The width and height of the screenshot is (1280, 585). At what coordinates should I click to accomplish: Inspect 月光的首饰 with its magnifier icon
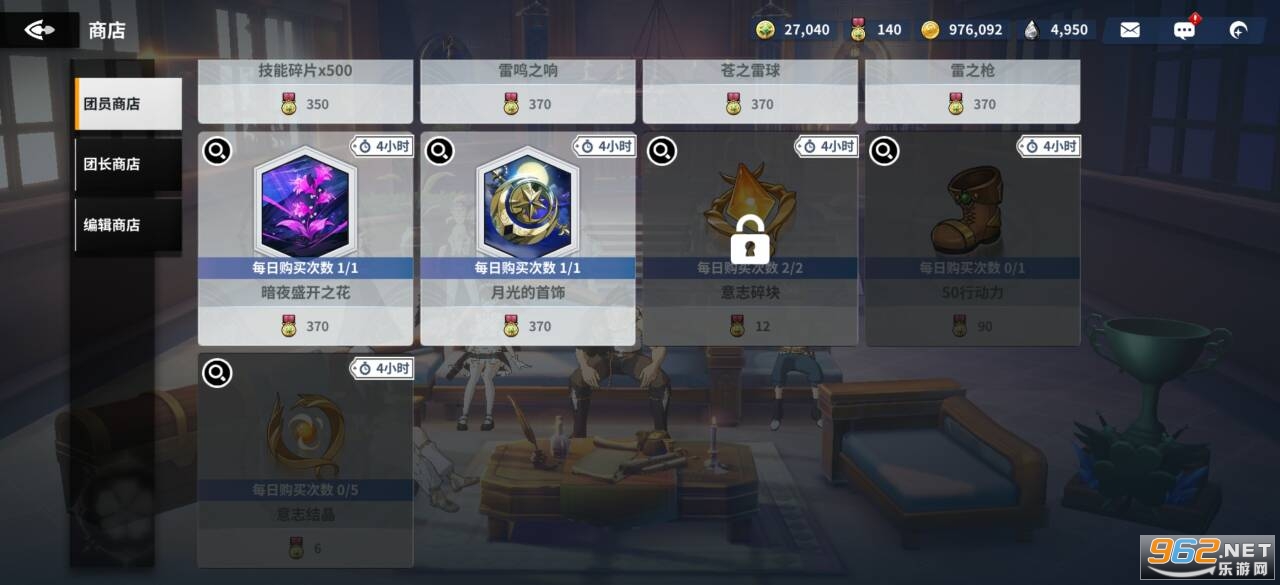click(x=439, y=151)
